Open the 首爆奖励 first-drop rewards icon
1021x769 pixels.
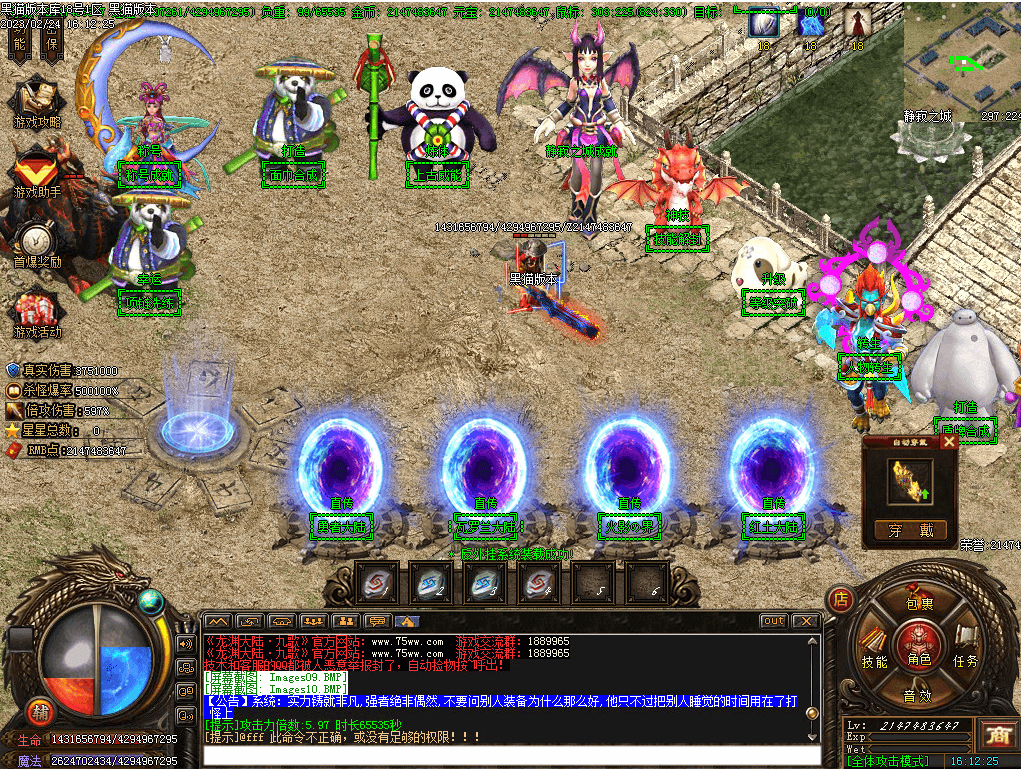coord(36,245)
